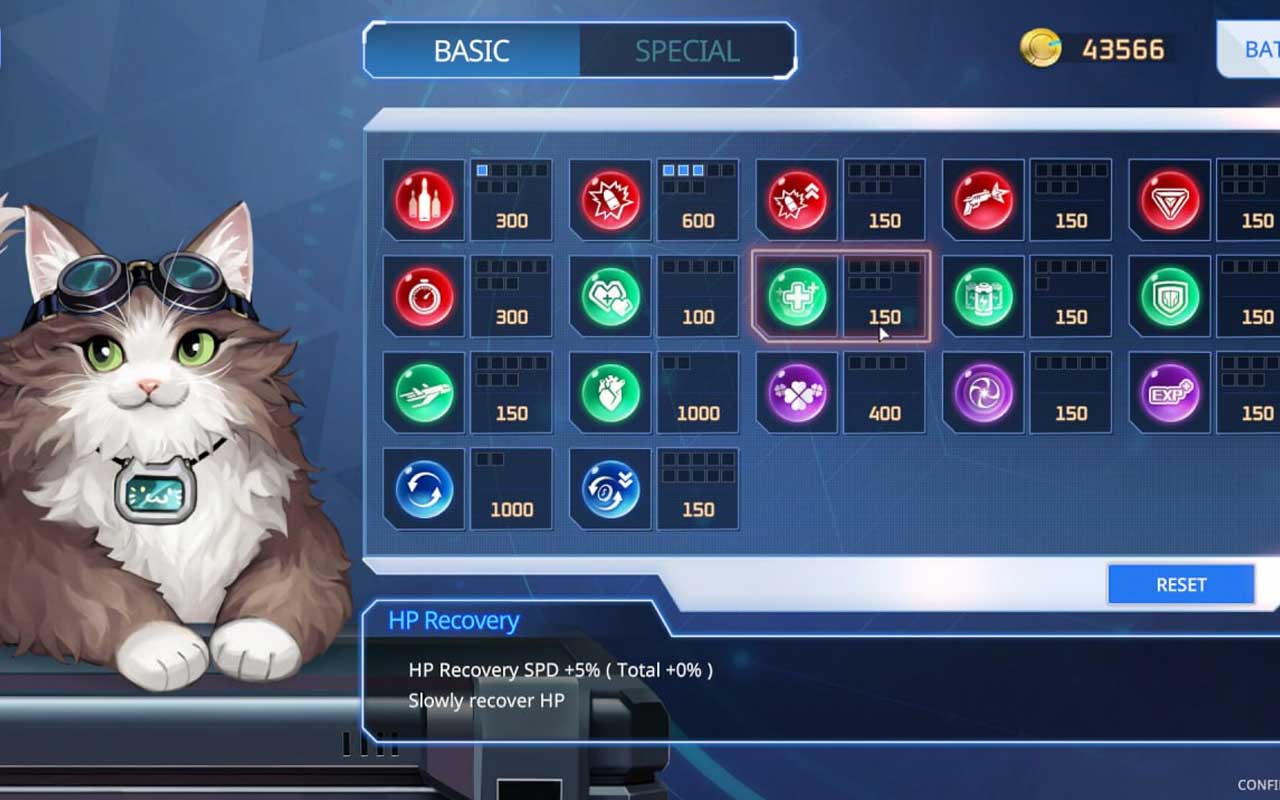Viewport: 1280px width, 800px height.
Task: Select the red three-bottles upgrade icon
Action: [424, 201]
